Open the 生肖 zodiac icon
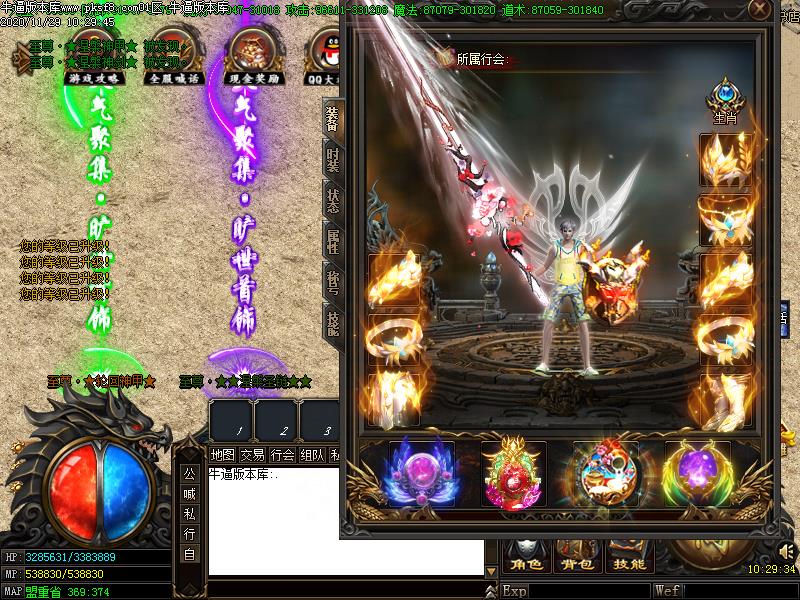The image size is (800, 600). tap(724, 102)
